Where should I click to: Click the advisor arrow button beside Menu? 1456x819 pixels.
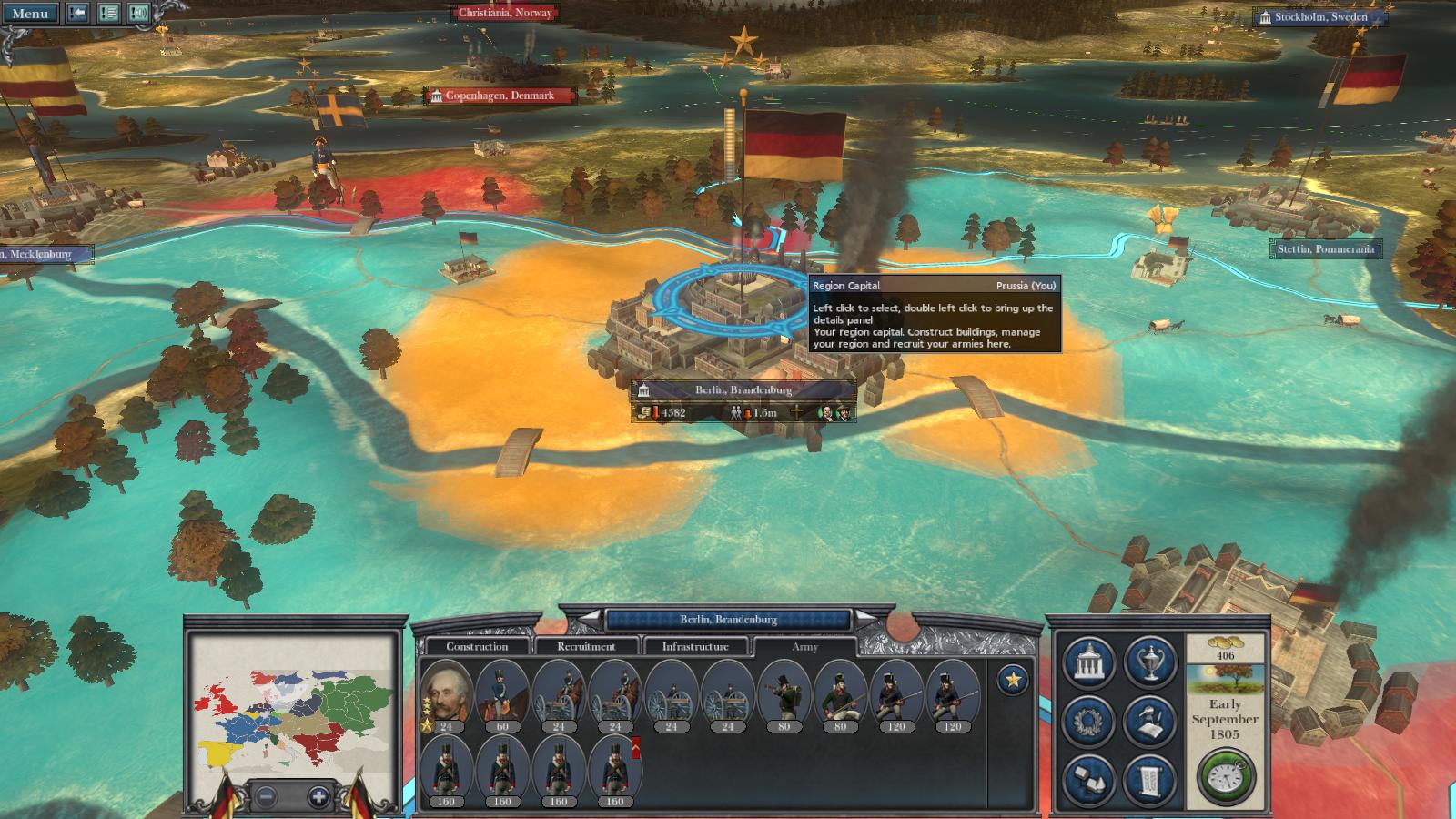pos(77,14)
